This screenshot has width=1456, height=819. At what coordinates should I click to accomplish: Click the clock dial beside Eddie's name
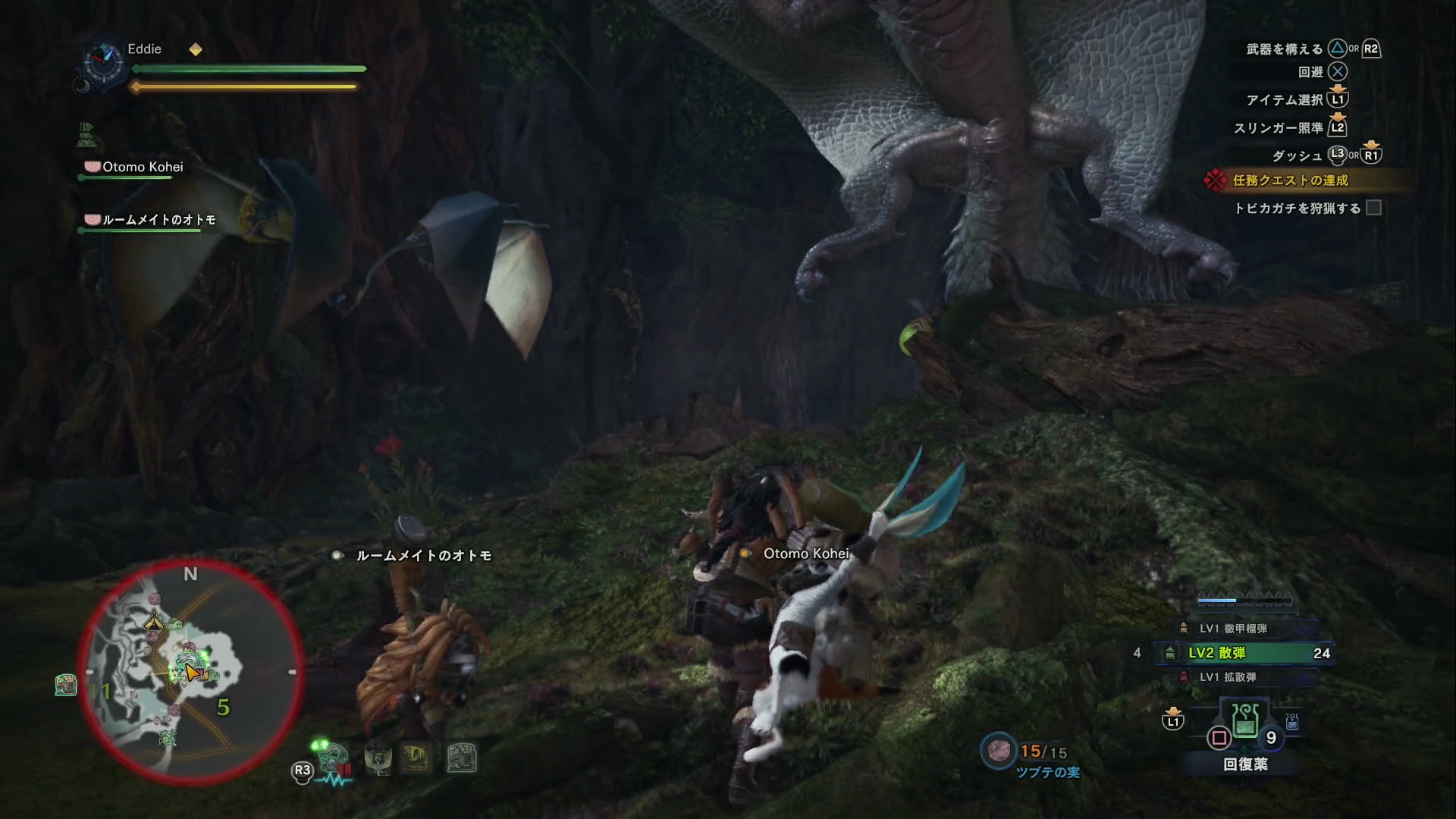coord(102,62)
